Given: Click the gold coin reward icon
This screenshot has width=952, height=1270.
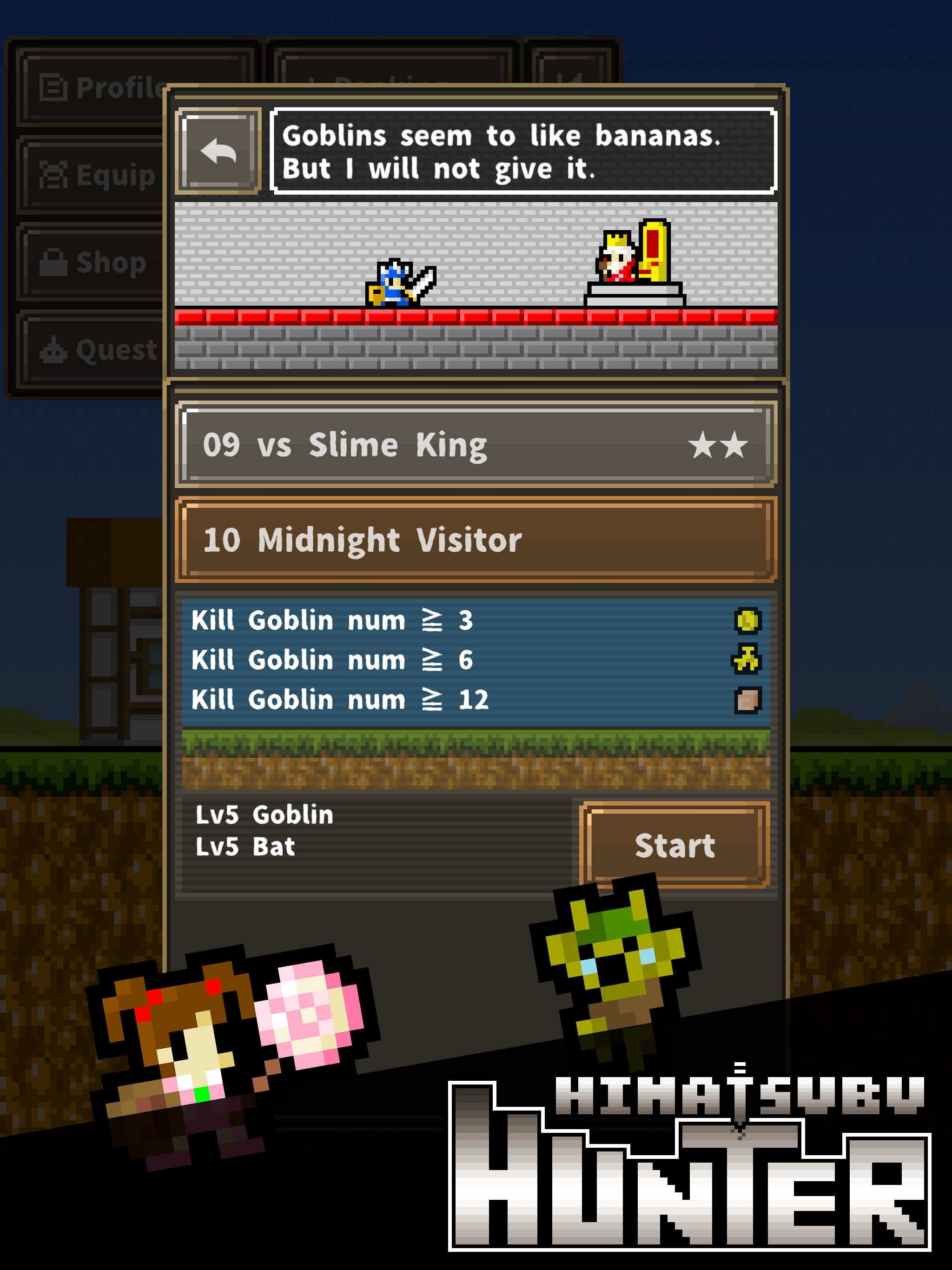Looking at the screenshot, I should [x=747, y=621].
